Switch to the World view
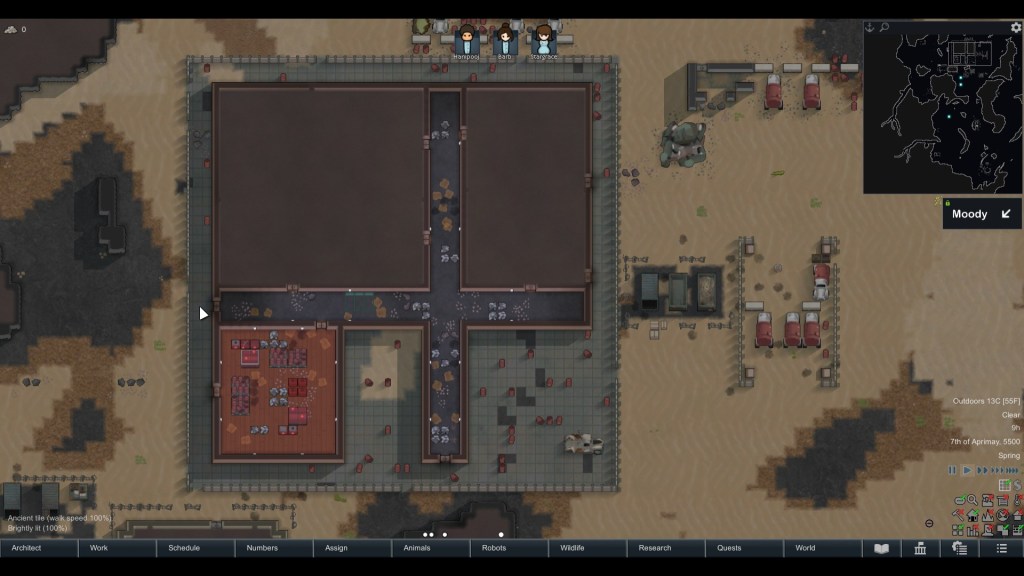 tap(822, 548)
